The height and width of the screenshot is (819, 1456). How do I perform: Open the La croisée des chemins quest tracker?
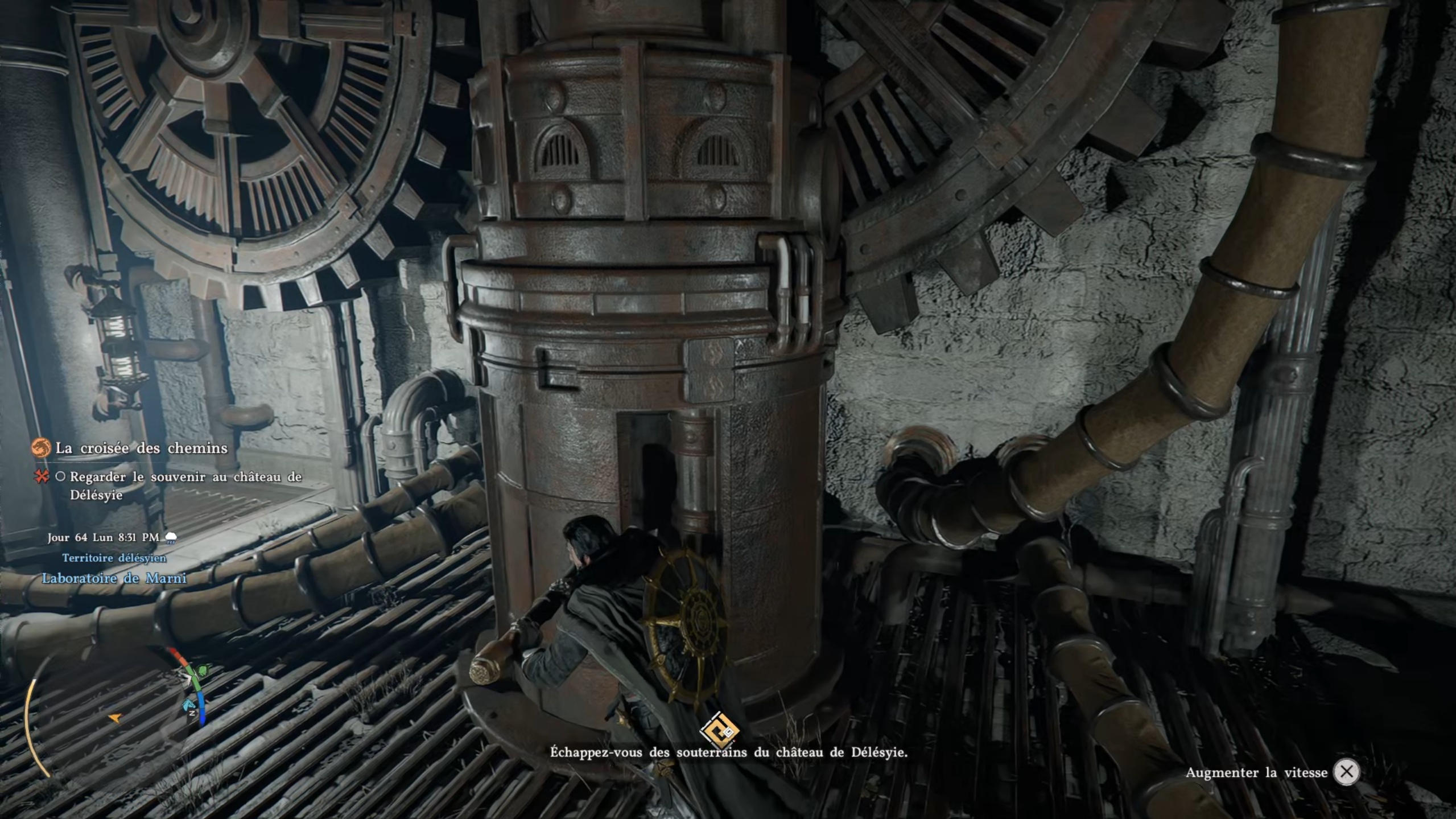click(141, 448)
